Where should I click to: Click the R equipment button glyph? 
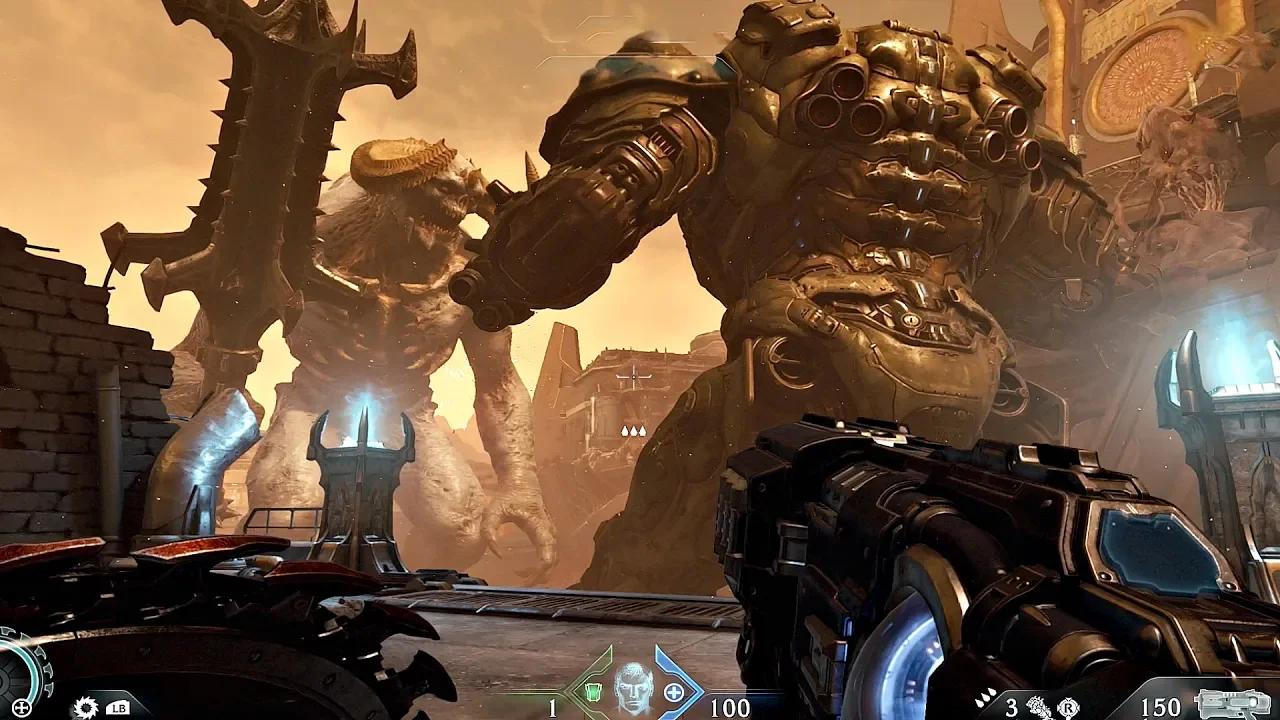[1070, 708]
